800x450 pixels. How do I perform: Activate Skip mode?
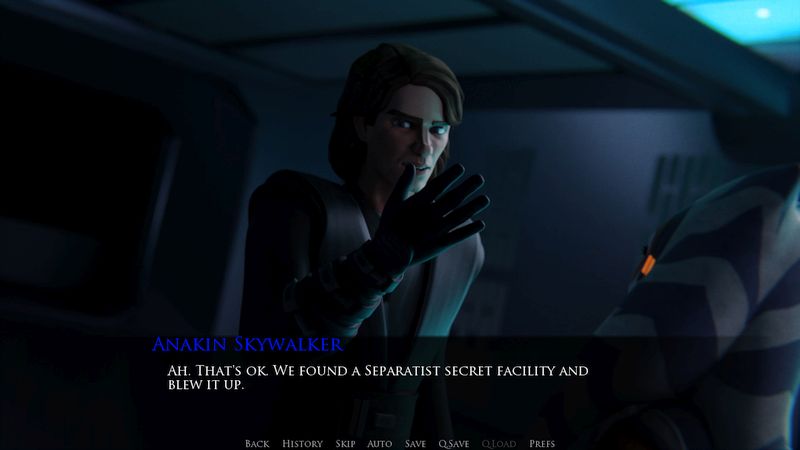coord(345,443)
